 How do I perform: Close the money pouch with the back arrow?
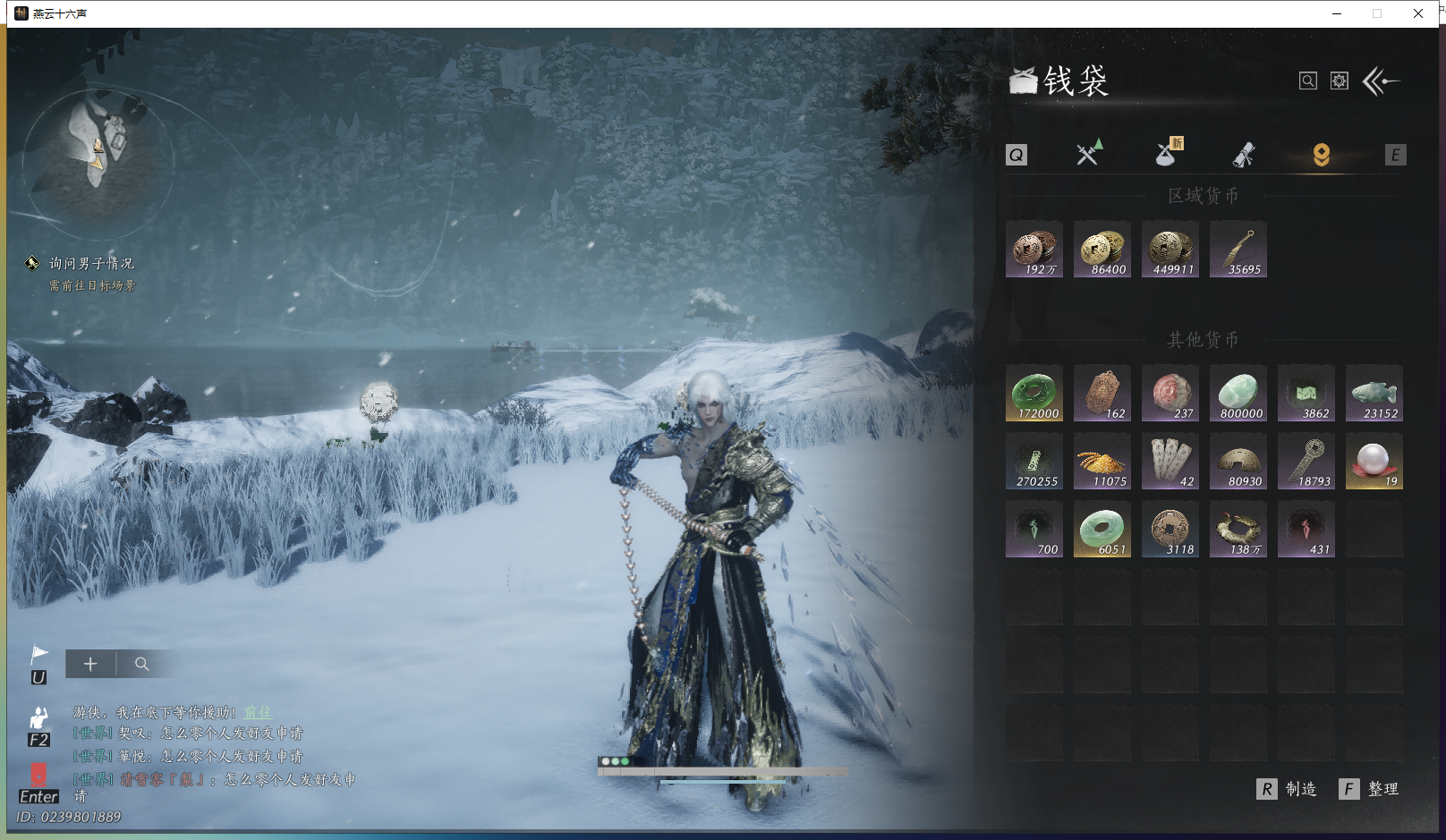1381,81
